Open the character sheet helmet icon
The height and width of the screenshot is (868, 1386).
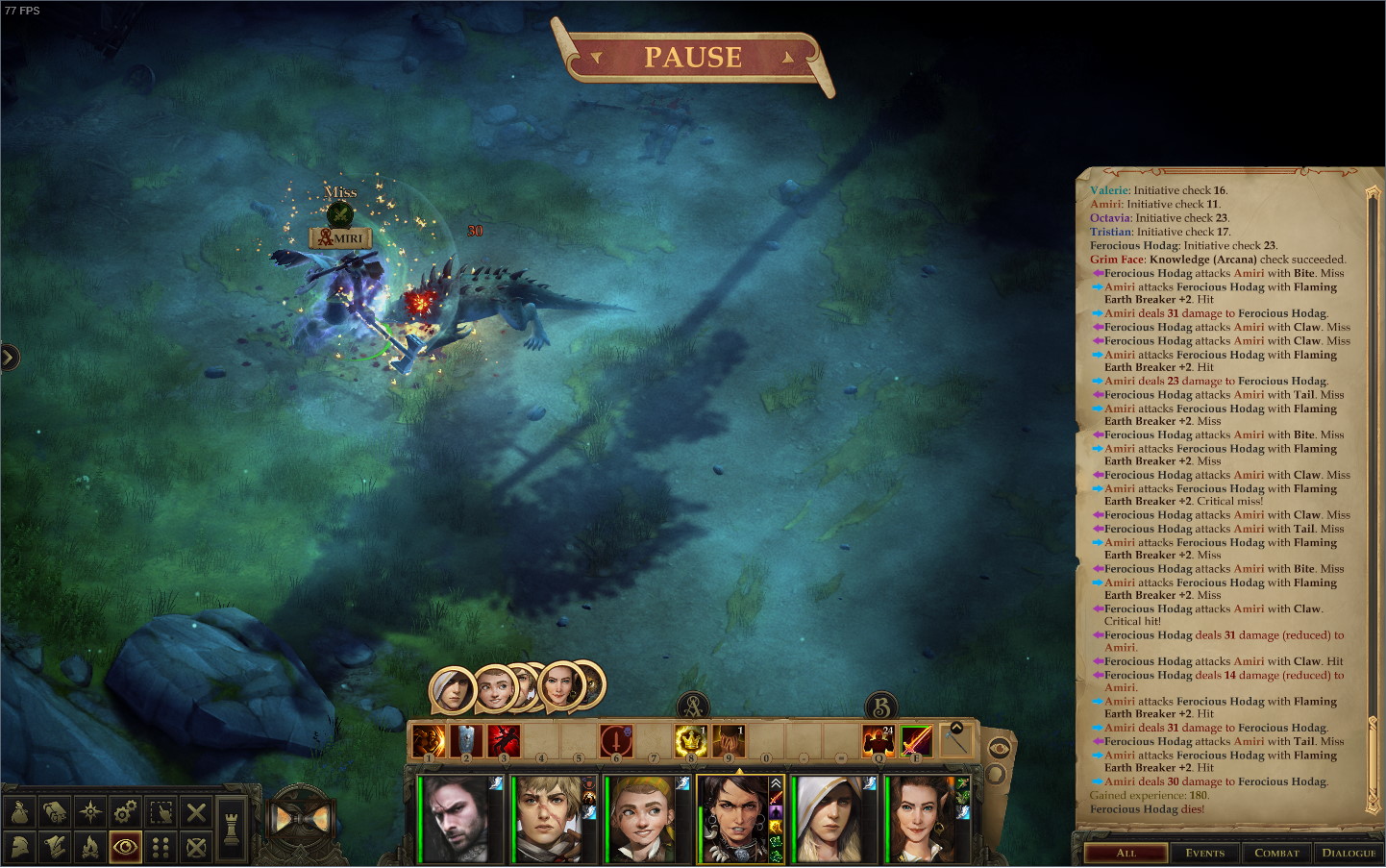pyautogui.click(x=19, y=847)
